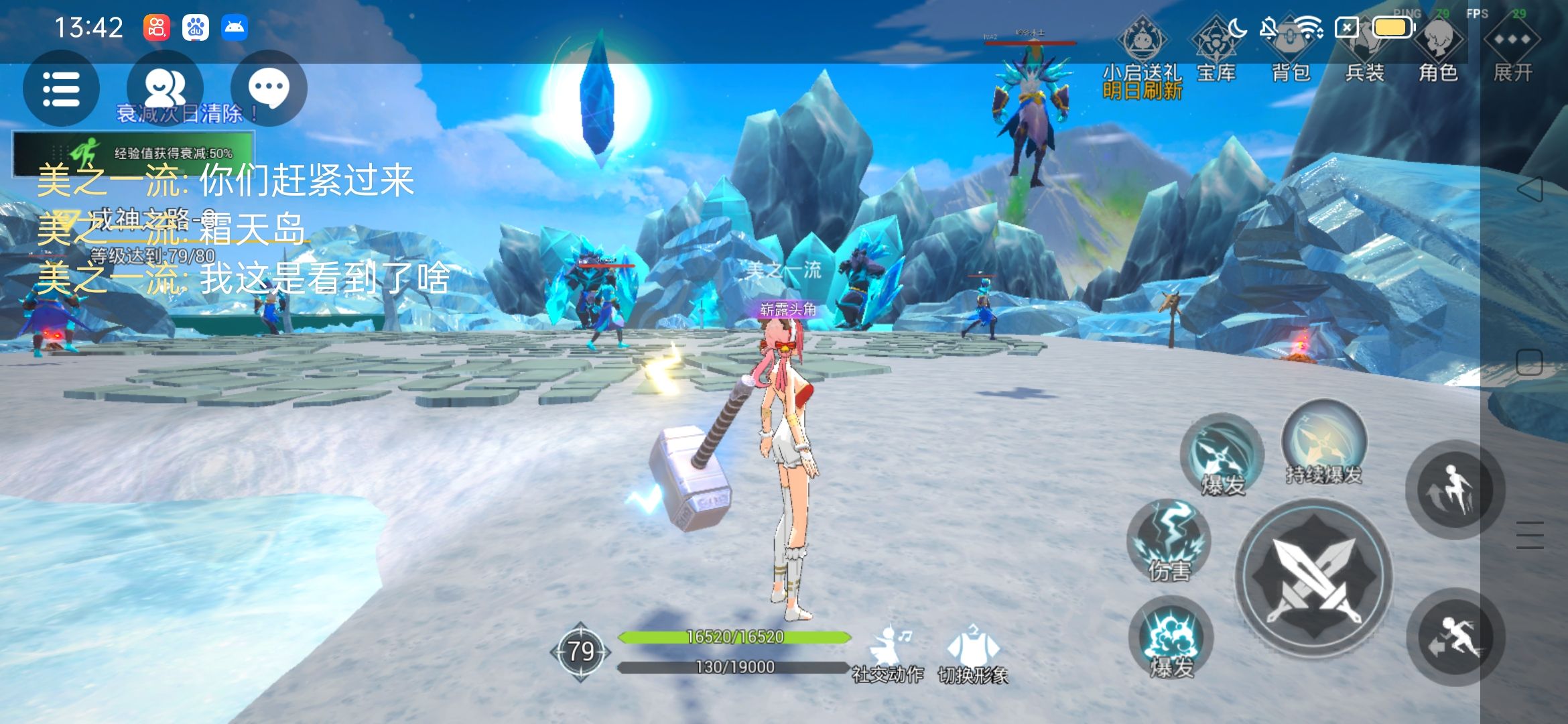Viewport: 1568px width, 724px height.
Task: Open 社交动作 social emotes
Action: pyautogui.click(x=888, y=654)
